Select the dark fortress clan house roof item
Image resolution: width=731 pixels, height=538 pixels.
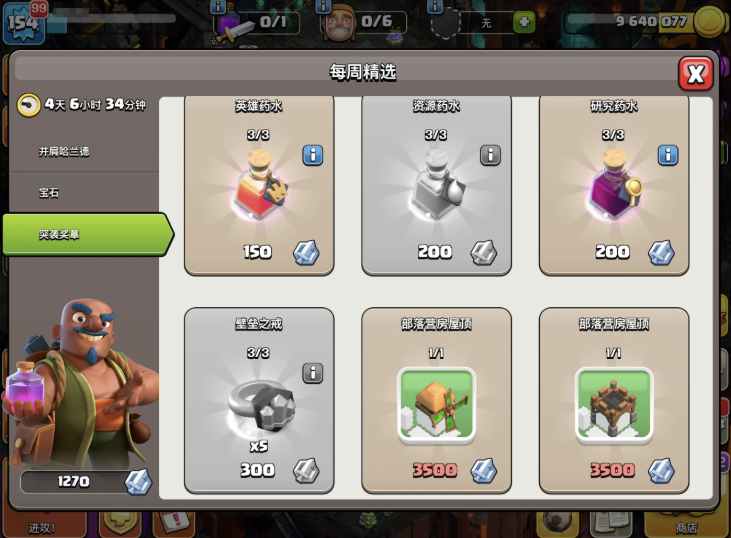click(613, 400)
